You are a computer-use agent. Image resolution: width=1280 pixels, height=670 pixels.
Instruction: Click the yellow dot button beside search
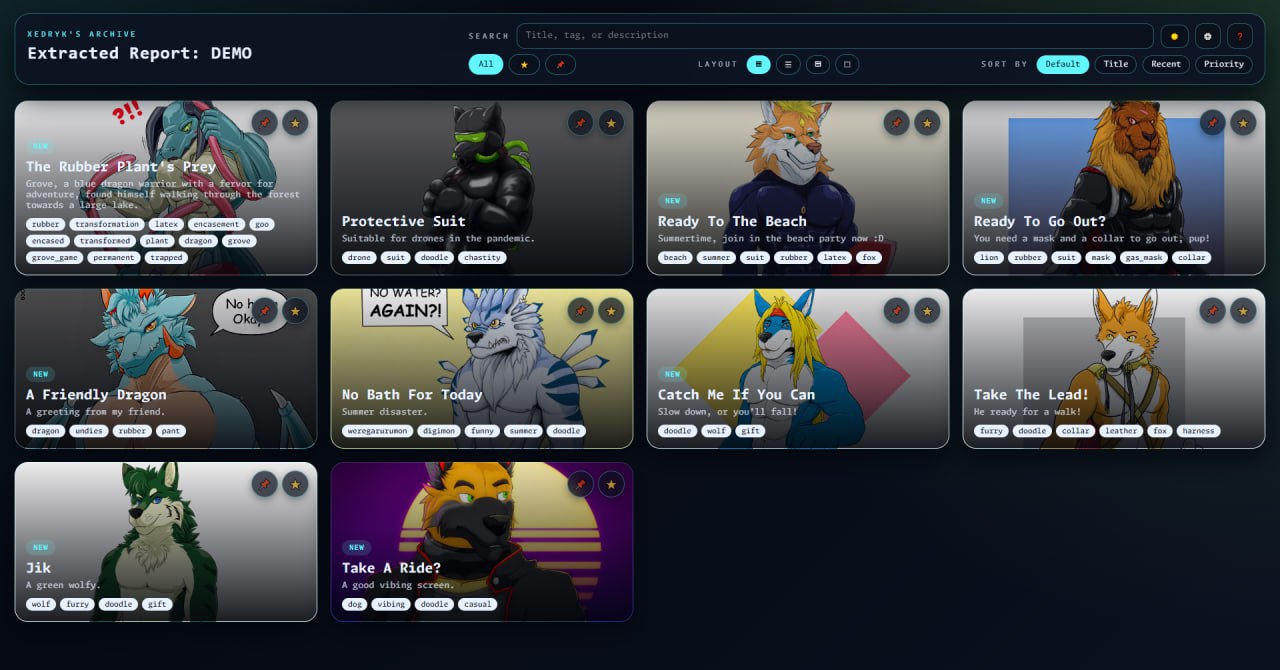pos(1174,36)
